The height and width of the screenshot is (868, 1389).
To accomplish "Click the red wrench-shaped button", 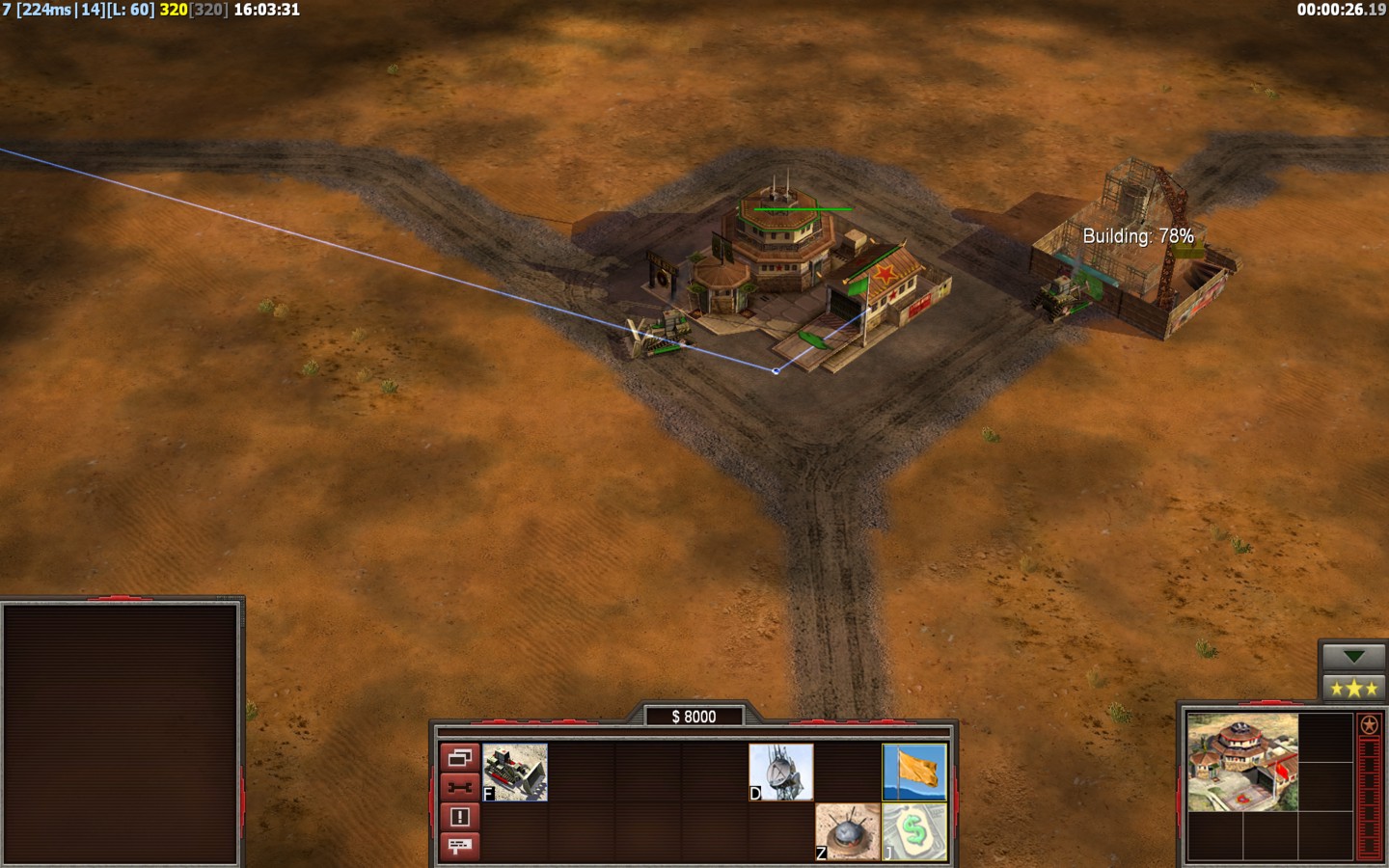I will coord(459,787).
